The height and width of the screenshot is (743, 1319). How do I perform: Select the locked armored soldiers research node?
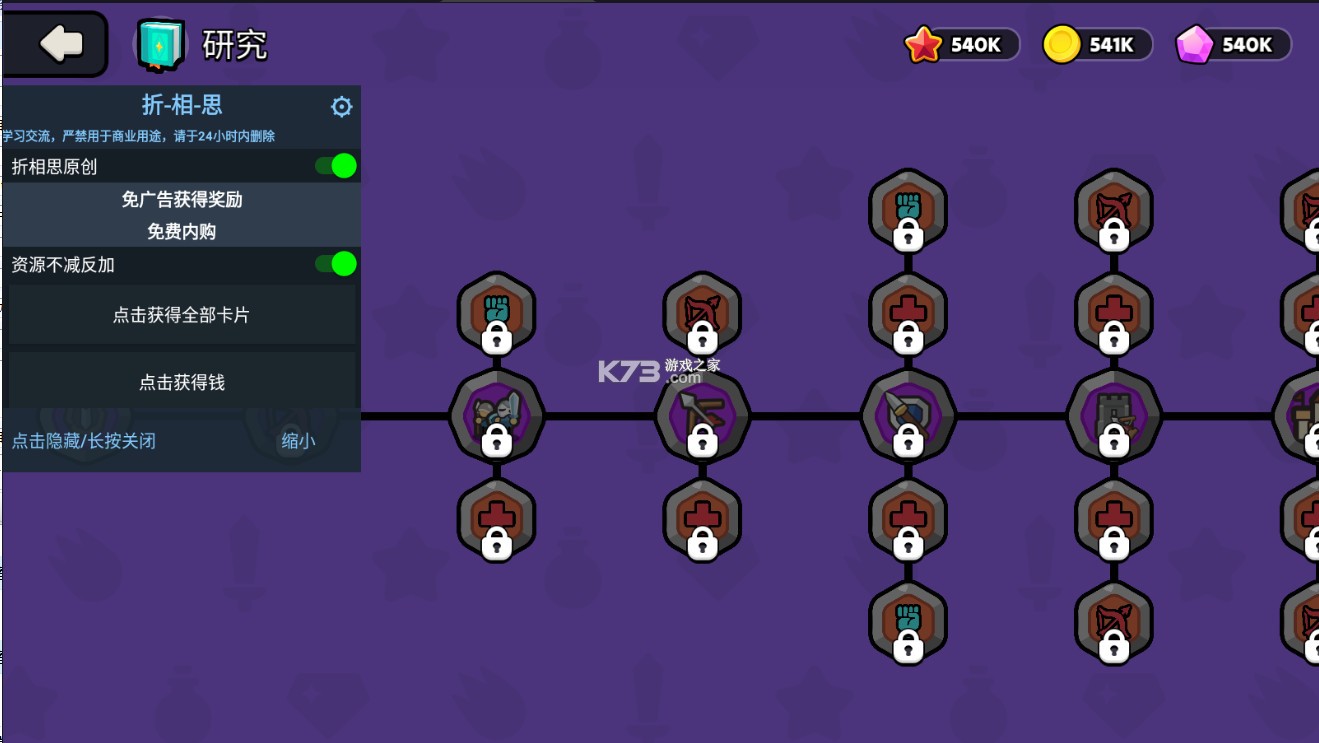pos(497,416)
